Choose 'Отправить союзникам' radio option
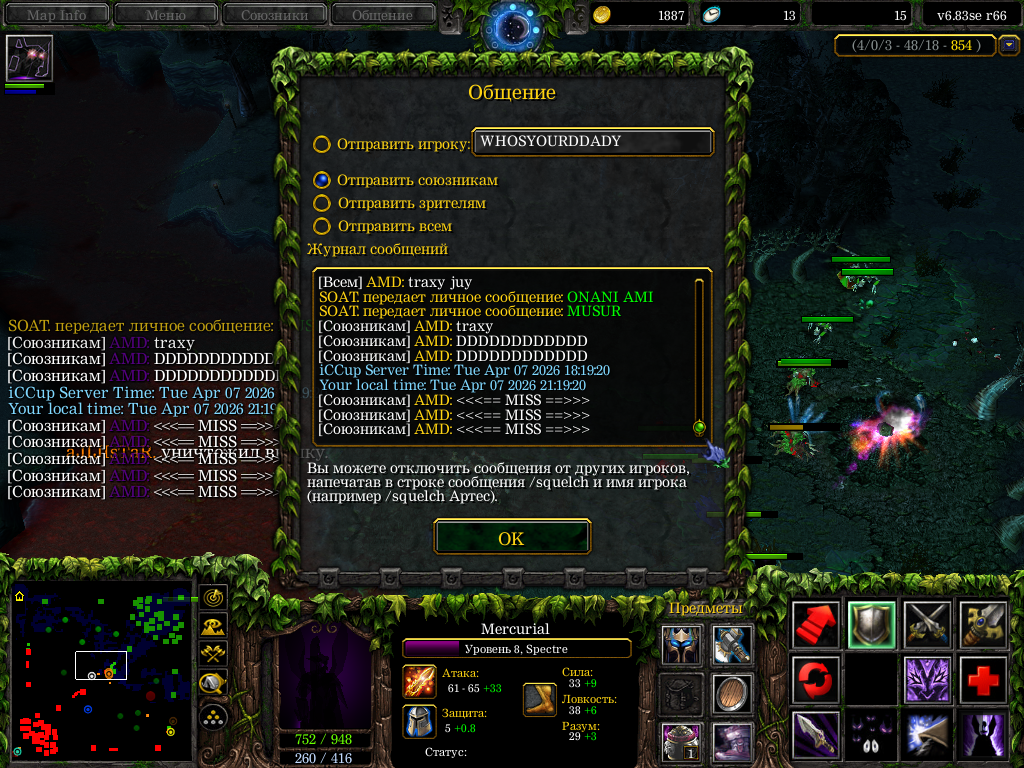Screen dimensions: 1024x768 [x=322, y=180]
